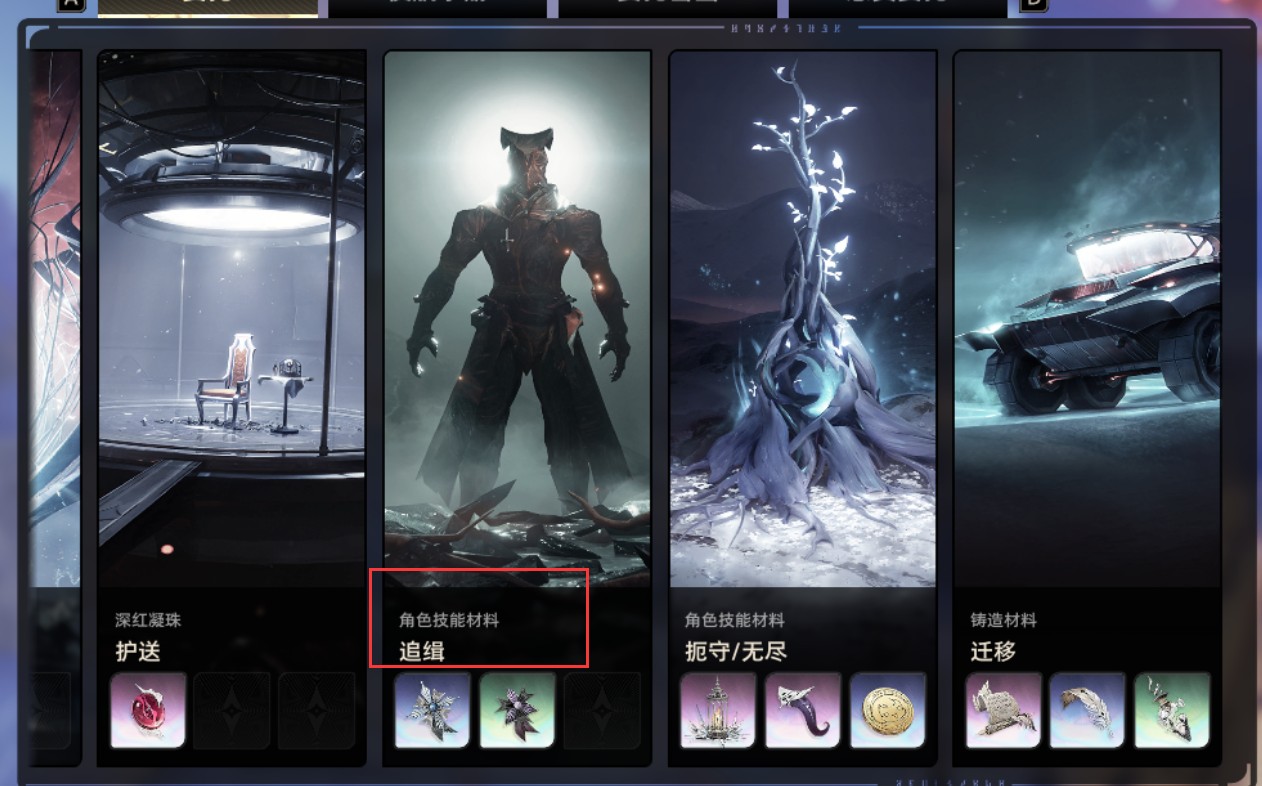The height and width of the screenshot is (786, 1262).
Task: Inspect the crystal lantern reward icon
Action: (718, 710)
